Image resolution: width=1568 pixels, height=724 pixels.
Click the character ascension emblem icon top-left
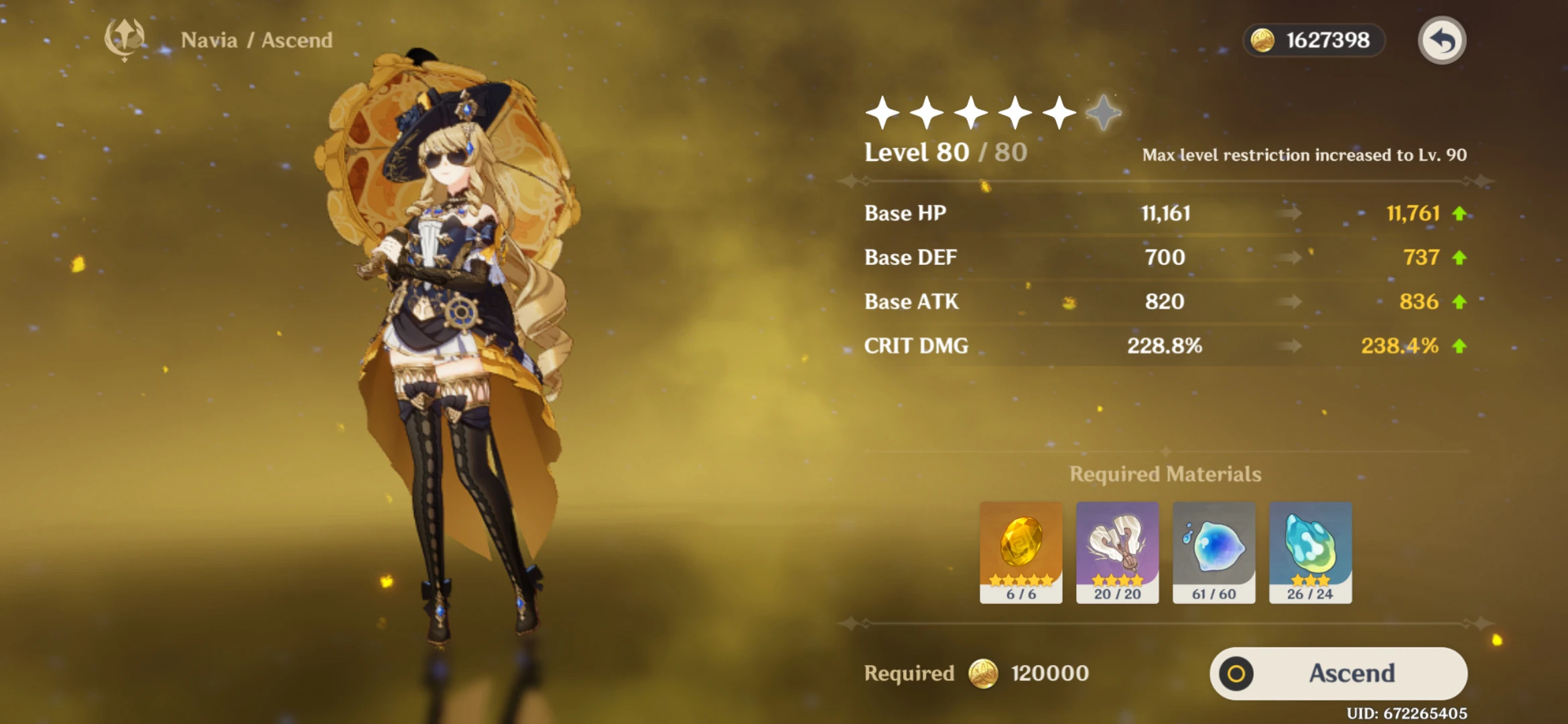tap(125, 38)
